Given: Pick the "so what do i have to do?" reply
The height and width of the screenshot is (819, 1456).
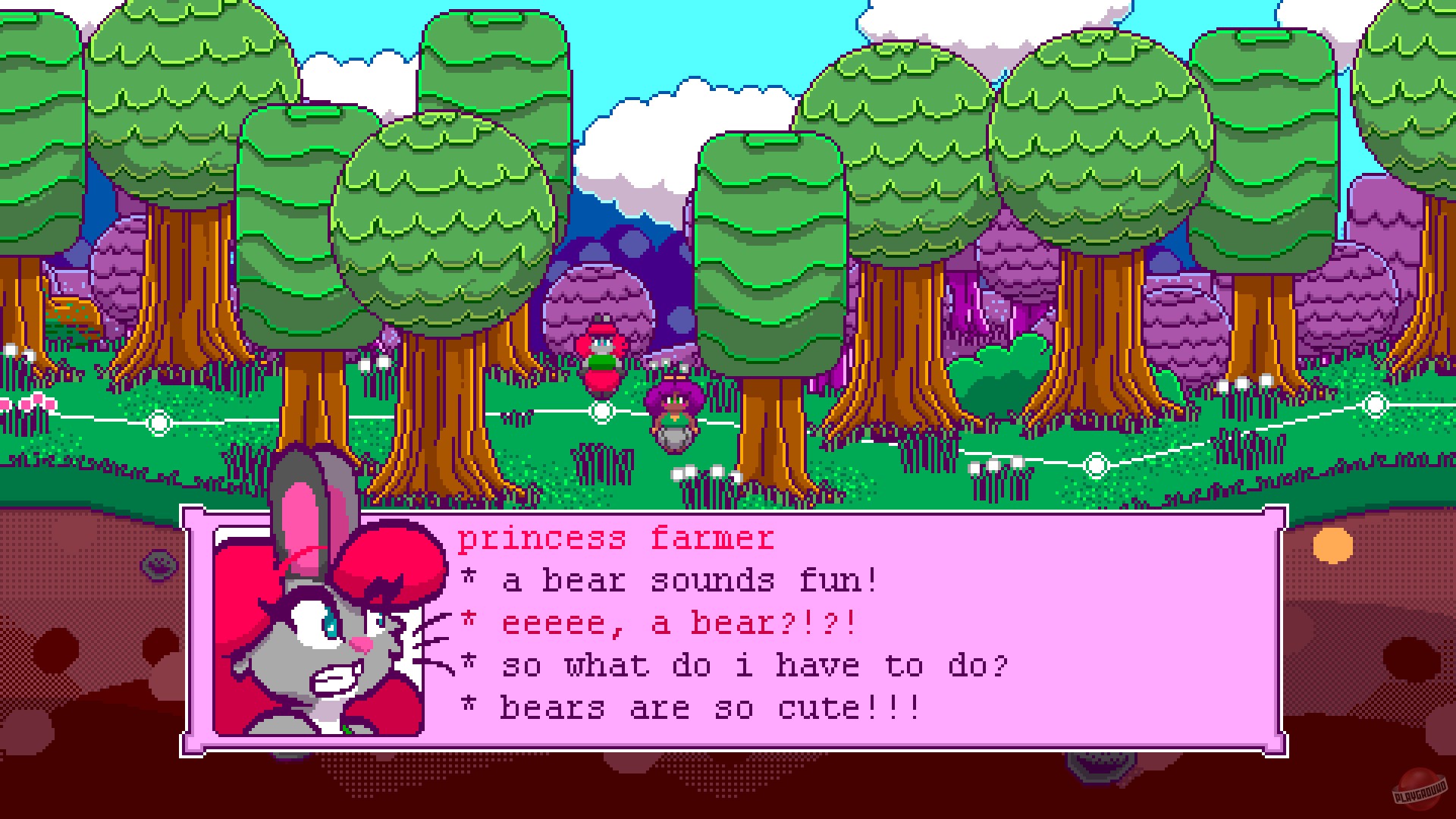Looking at the screenshot, I should click(x=755, y=666).
